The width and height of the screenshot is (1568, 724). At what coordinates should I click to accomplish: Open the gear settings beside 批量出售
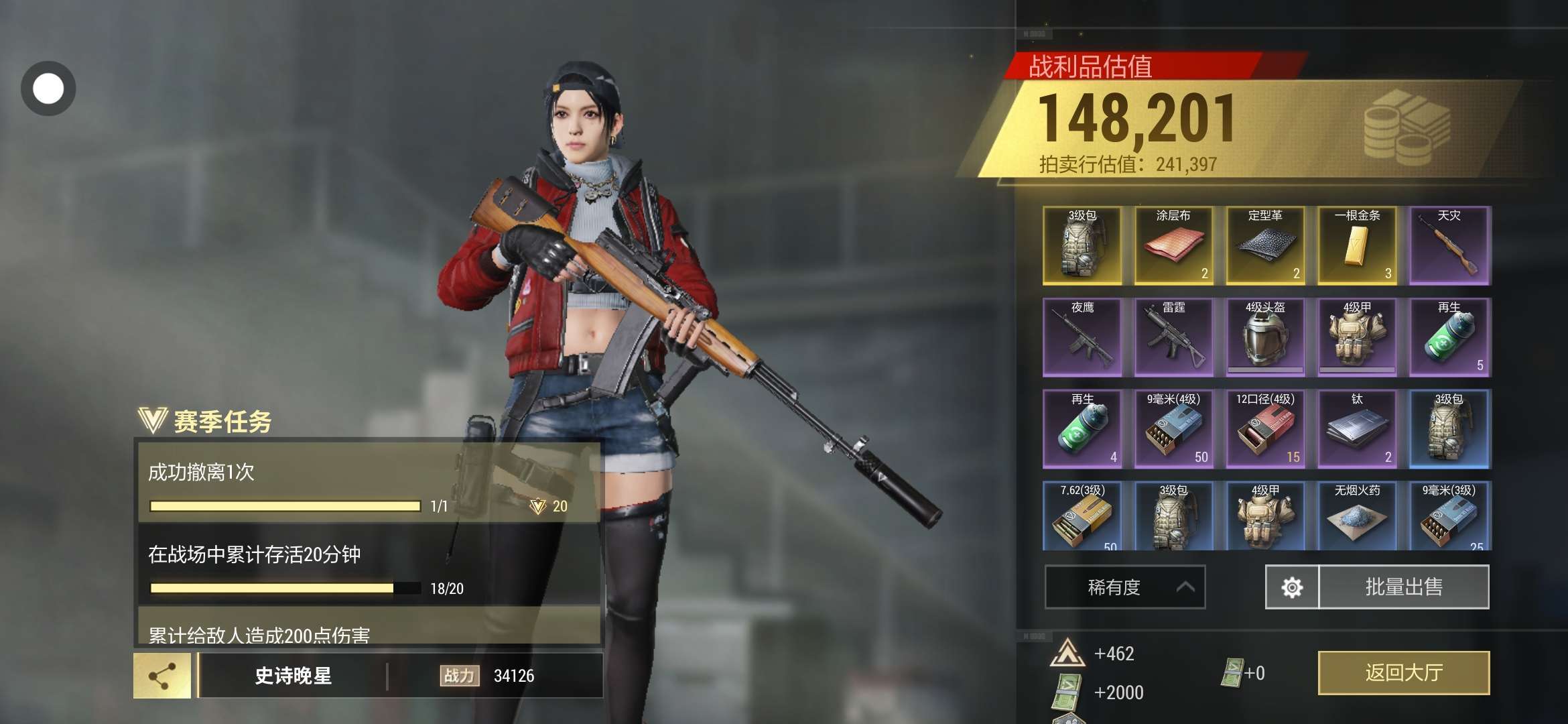tap(1291, 587)
